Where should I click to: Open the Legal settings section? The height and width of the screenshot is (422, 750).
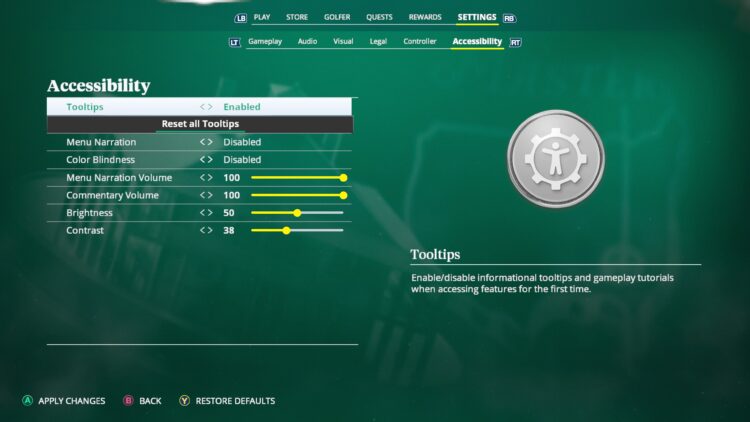tap(378, 42)
